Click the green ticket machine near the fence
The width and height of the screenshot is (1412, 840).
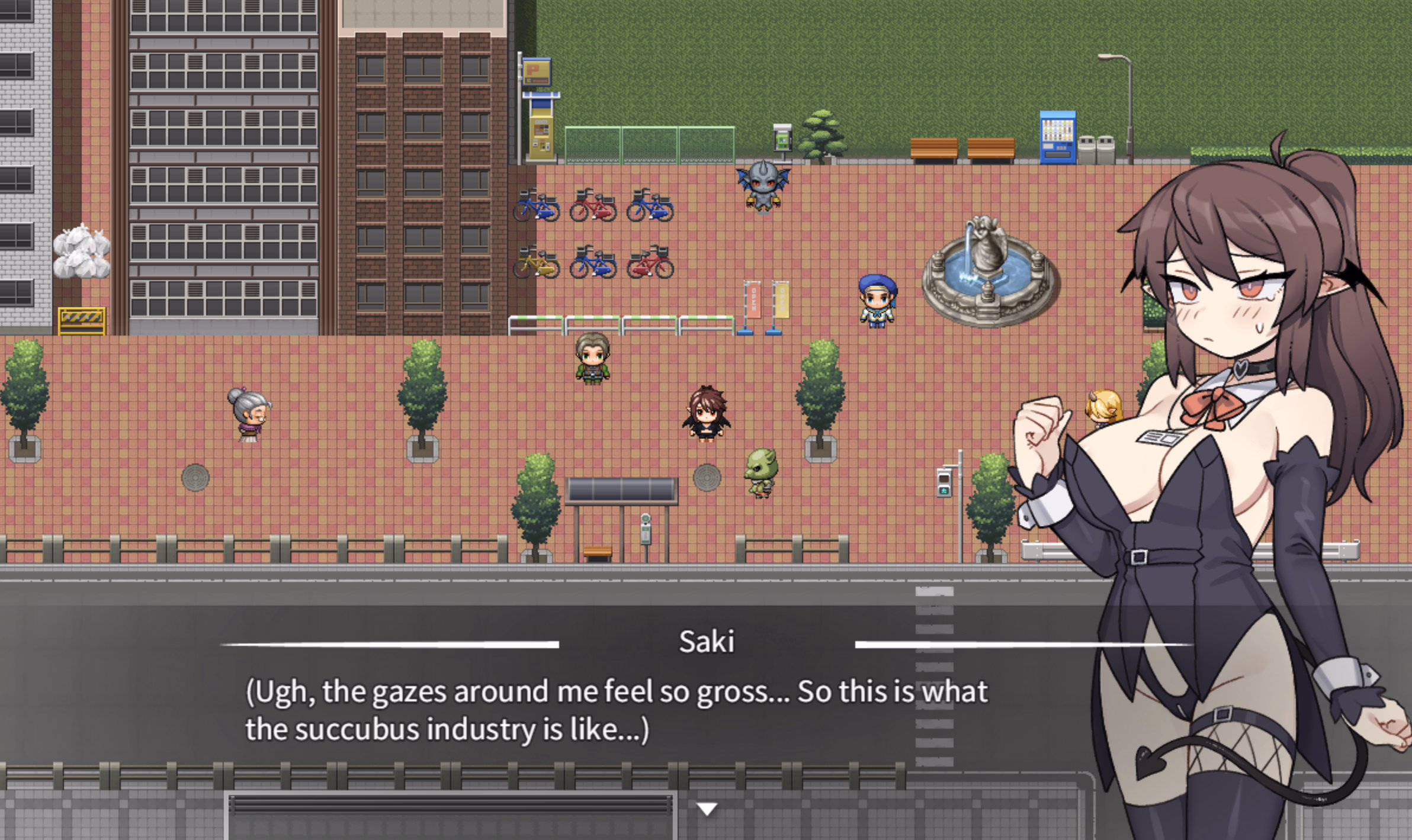coord(783,137)
